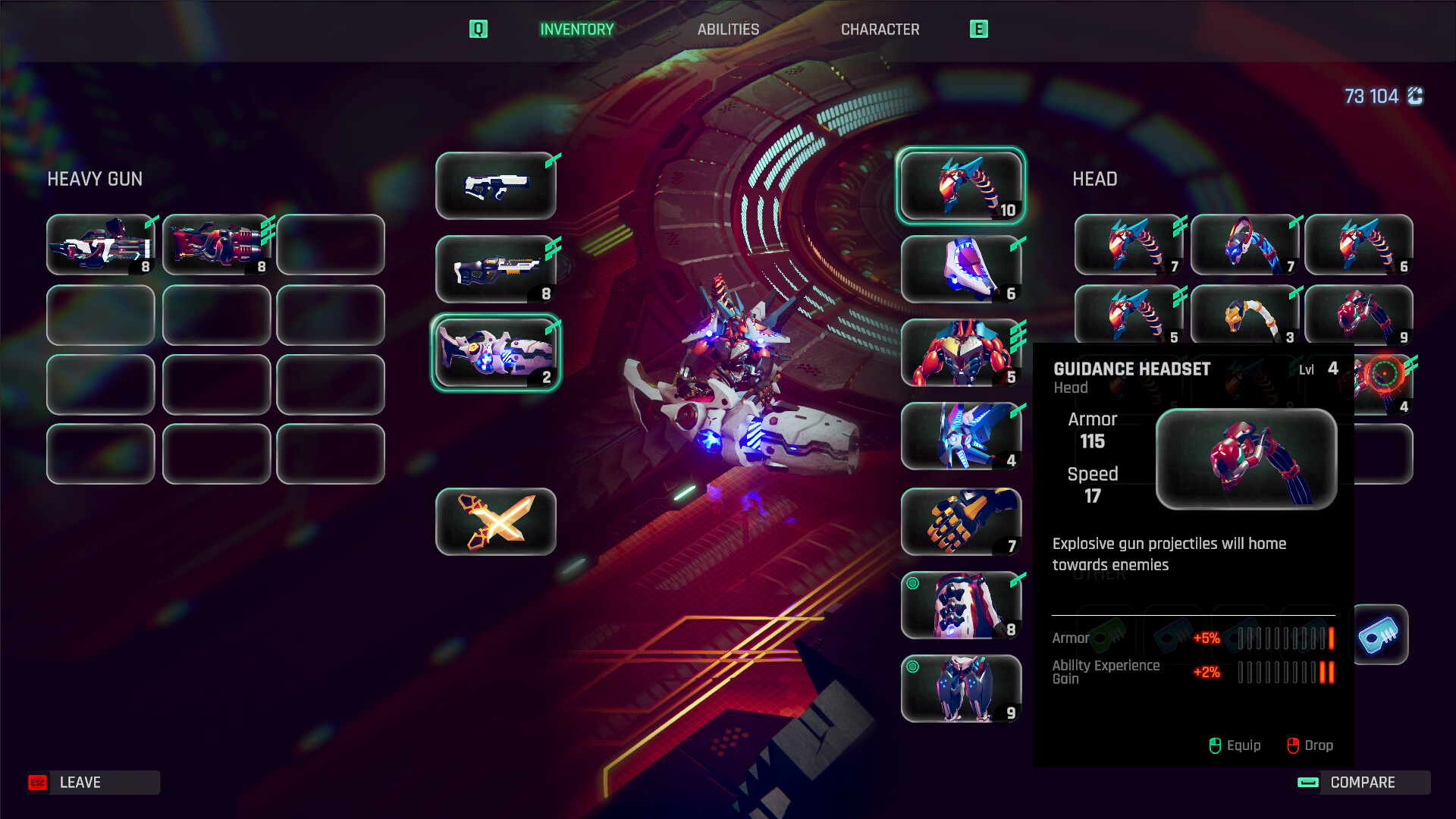Click the blue chip module on the right edge
The width and height of the screenshot is (1456, 819).
click(x=1382, y=635)
